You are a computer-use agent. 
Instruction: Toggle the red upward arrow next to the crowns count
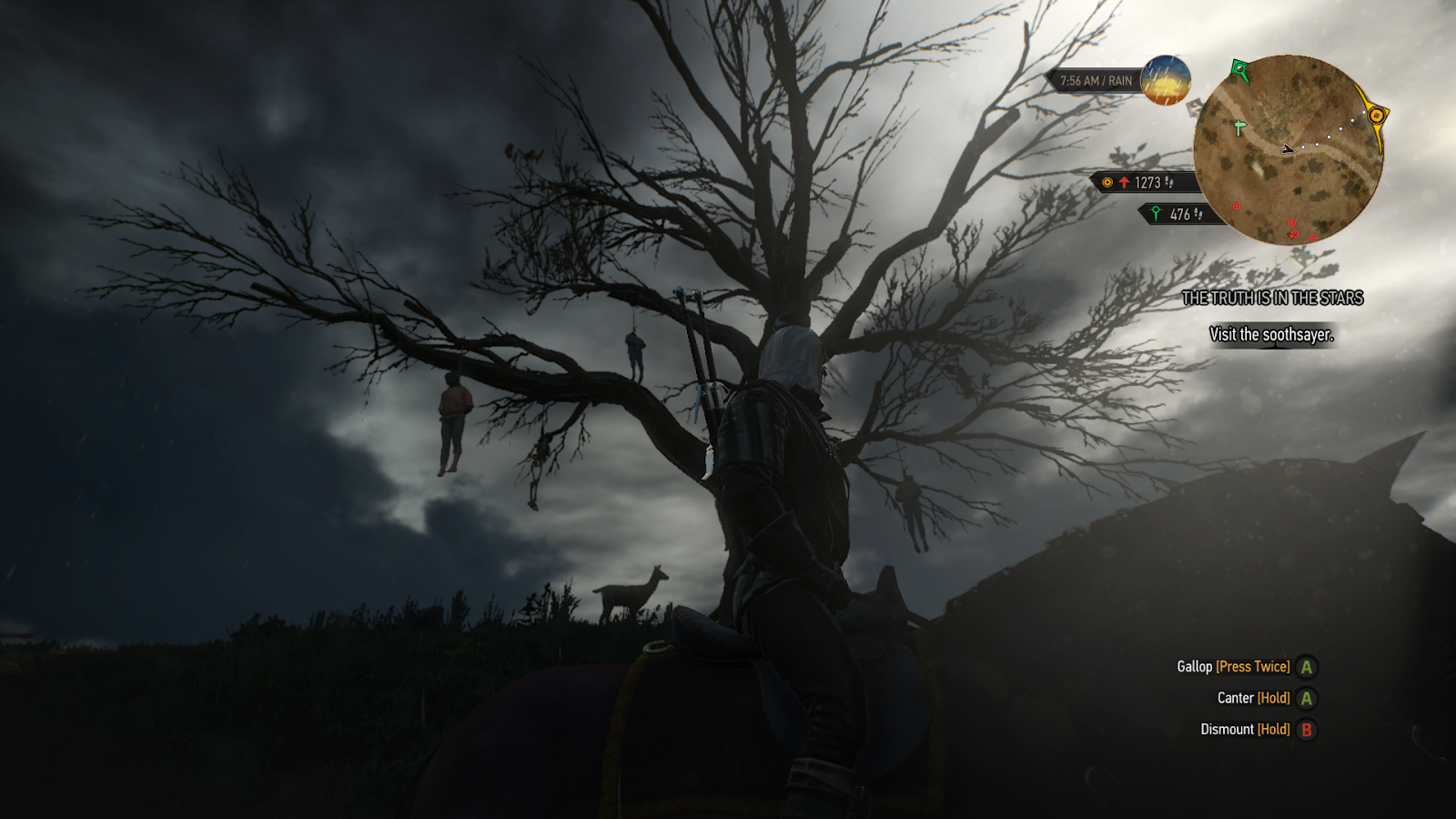1125,181
